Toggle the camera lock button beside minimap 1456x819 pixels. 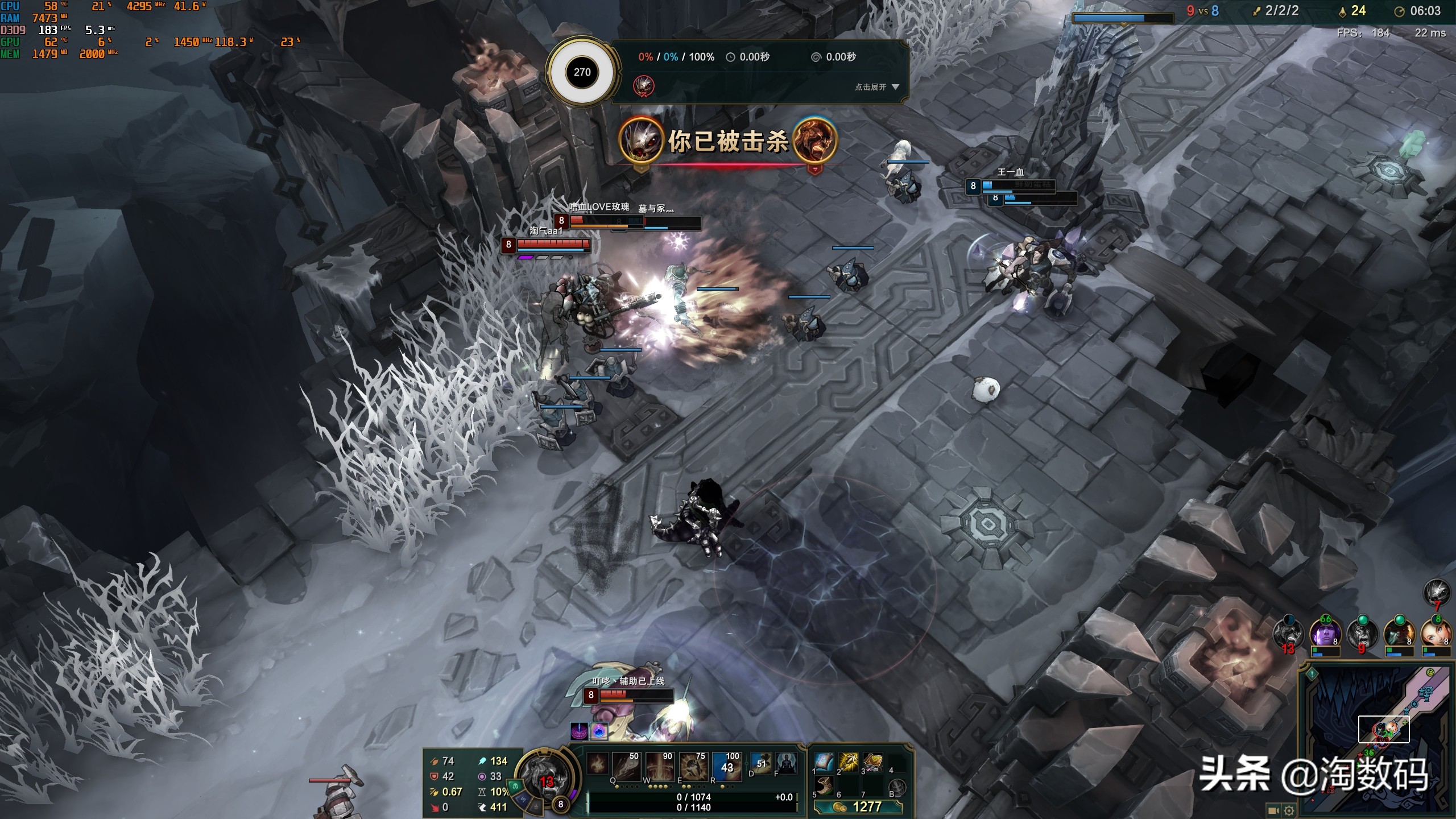(1274, 810)
